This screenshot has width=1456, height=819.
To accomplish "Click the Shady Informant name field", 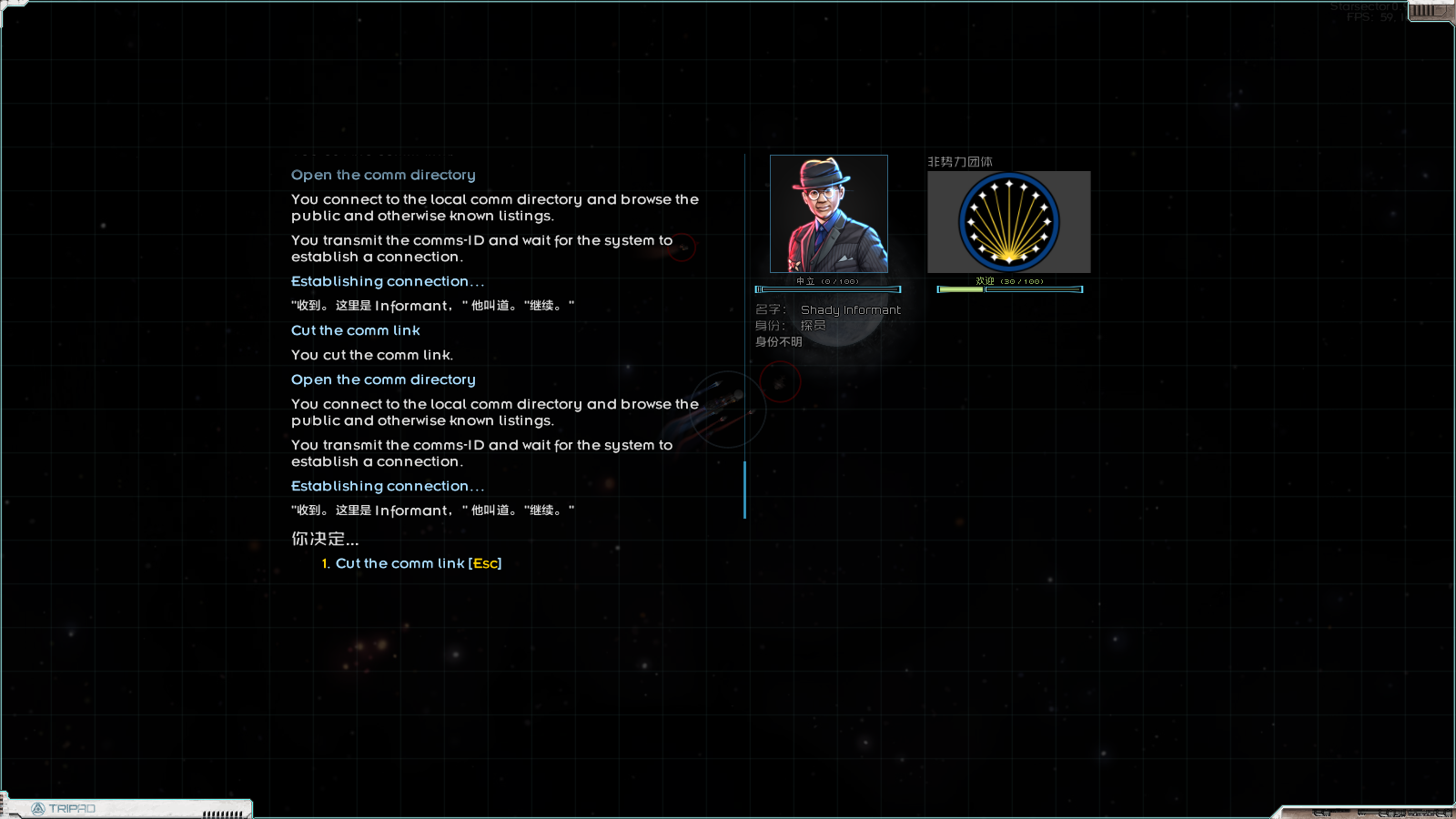I will (851, 309).
